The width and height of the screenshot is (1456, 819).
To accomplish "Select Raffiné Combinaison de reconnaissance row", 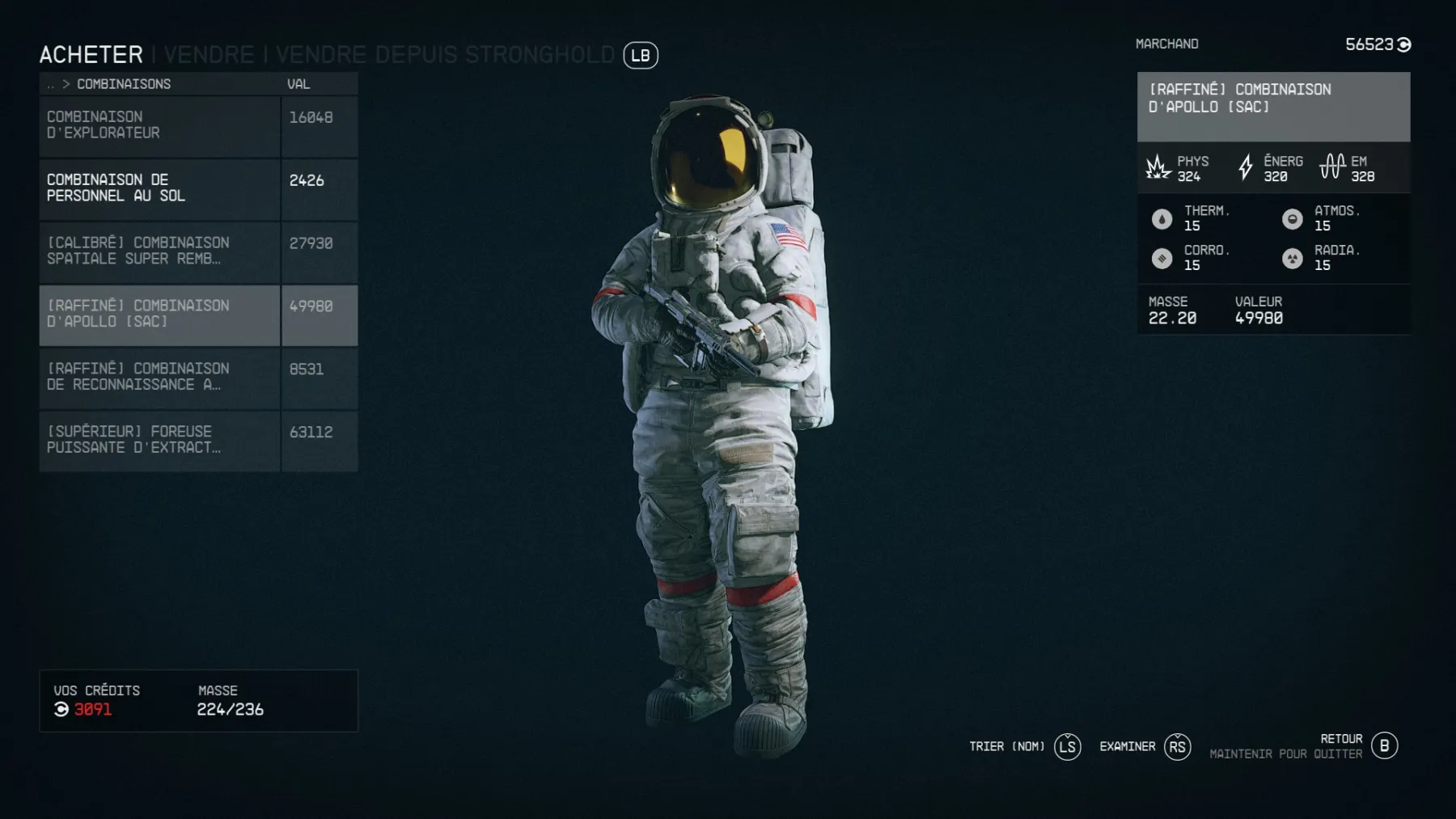I will click(x=159, y=377).
